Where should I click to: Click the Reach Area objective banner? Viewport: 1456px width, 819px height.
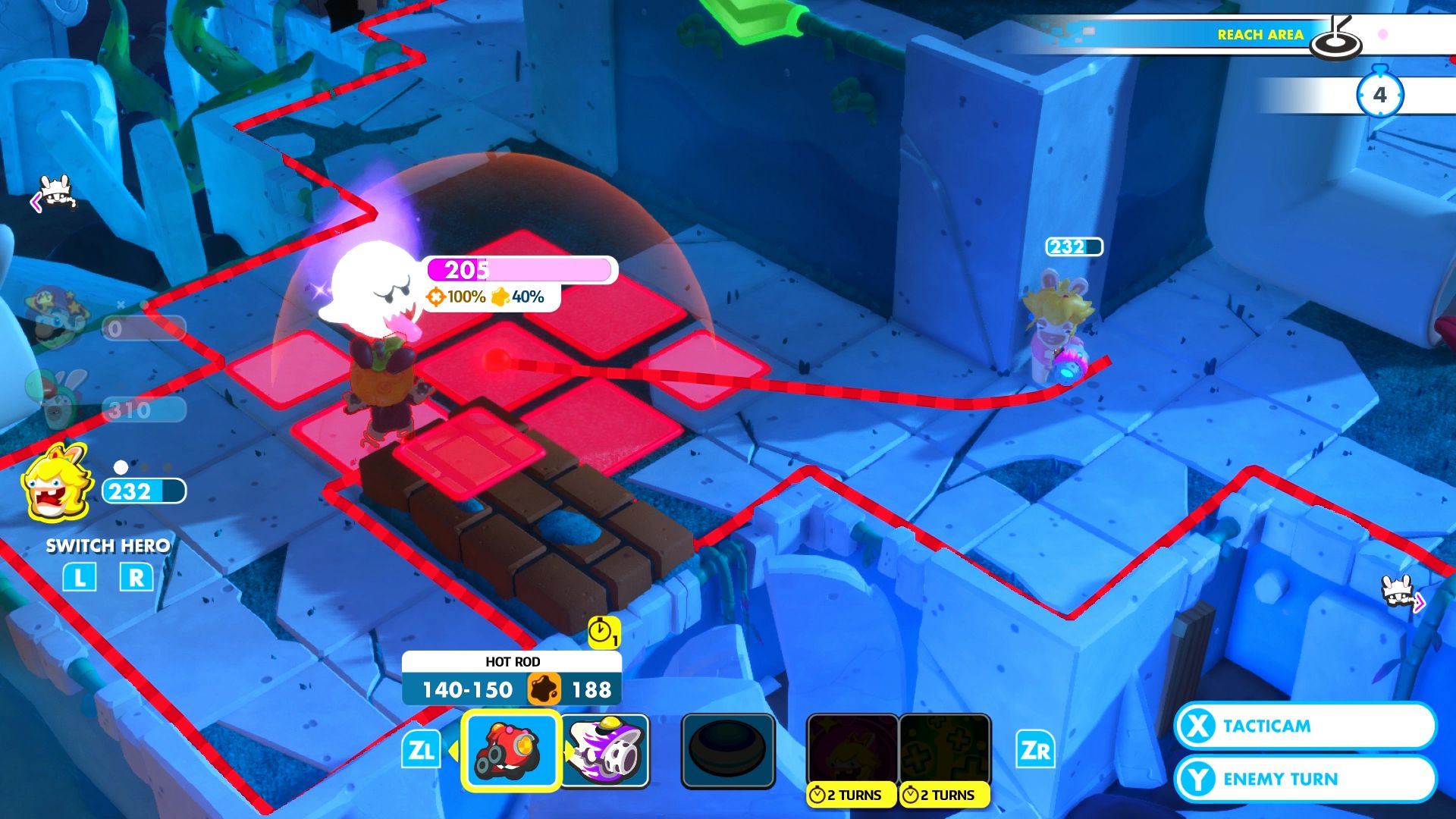click(x=1228, y=35)
